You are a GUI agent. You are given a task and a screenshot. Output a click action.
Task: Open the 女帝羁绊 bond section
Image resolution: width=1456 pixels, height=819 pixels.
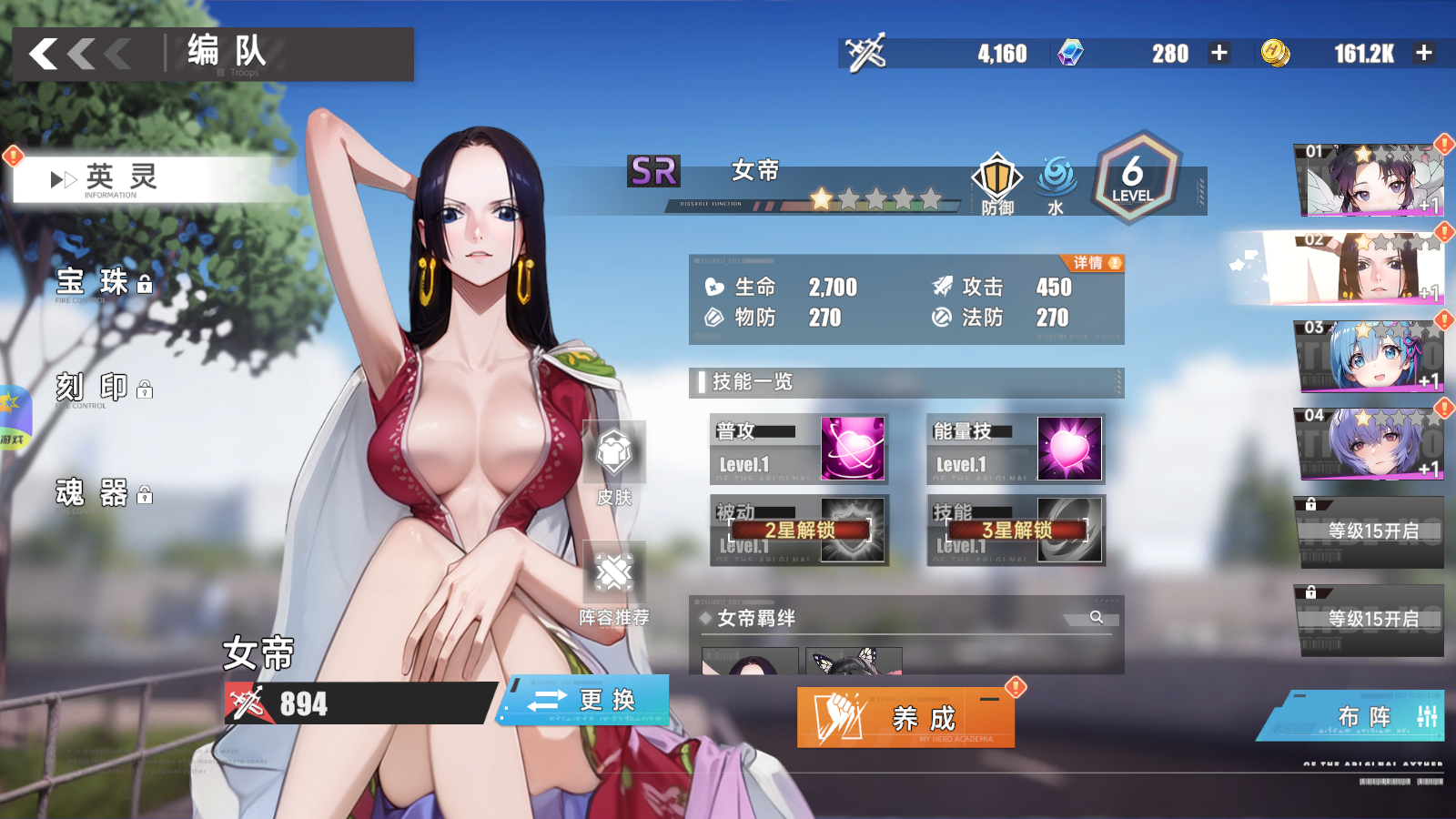(x=755, y=618)
